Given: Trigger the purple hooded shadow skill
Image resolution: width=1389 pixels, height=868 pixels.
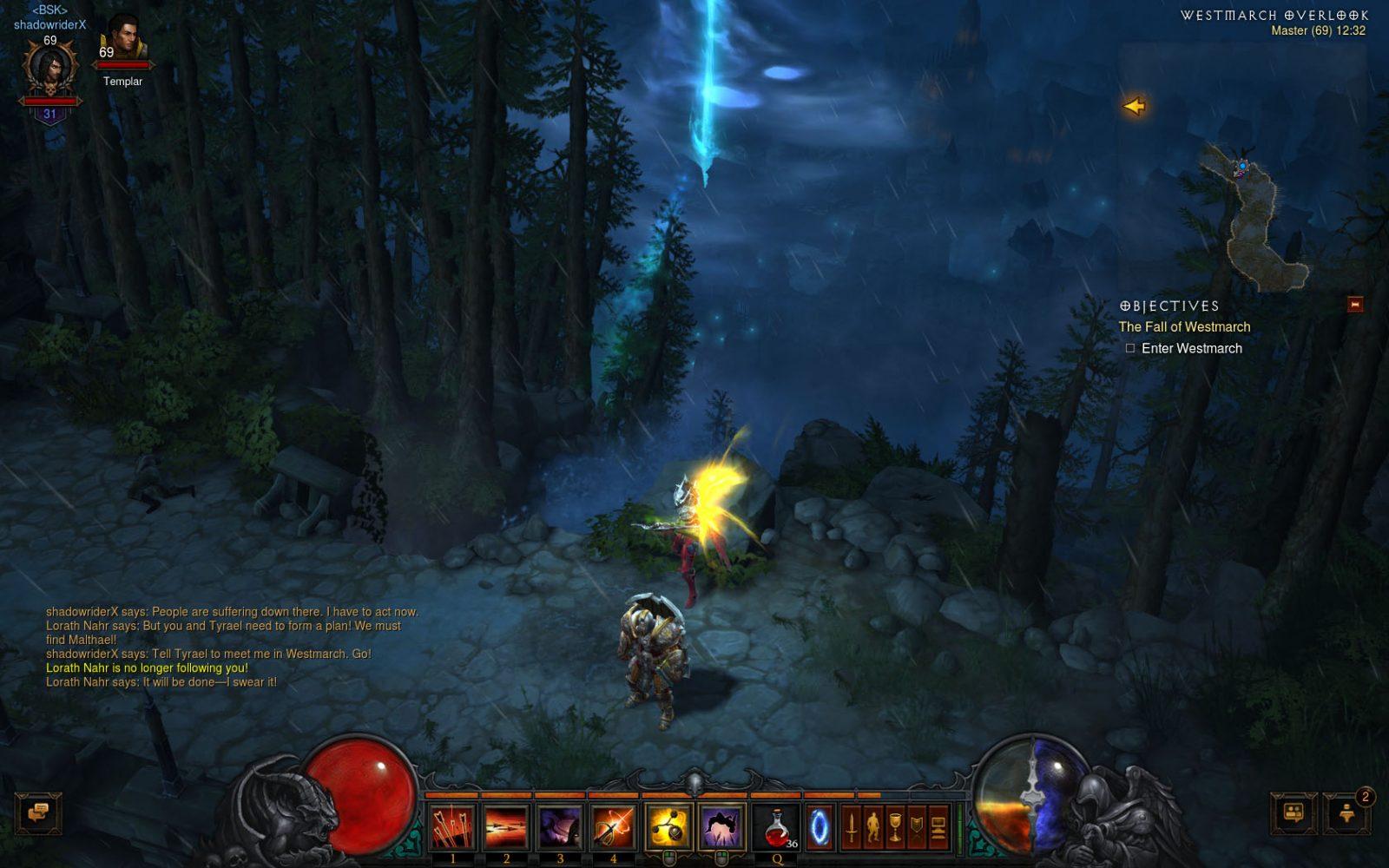Looking at the screenshot, I should click(x=560, y=826).
